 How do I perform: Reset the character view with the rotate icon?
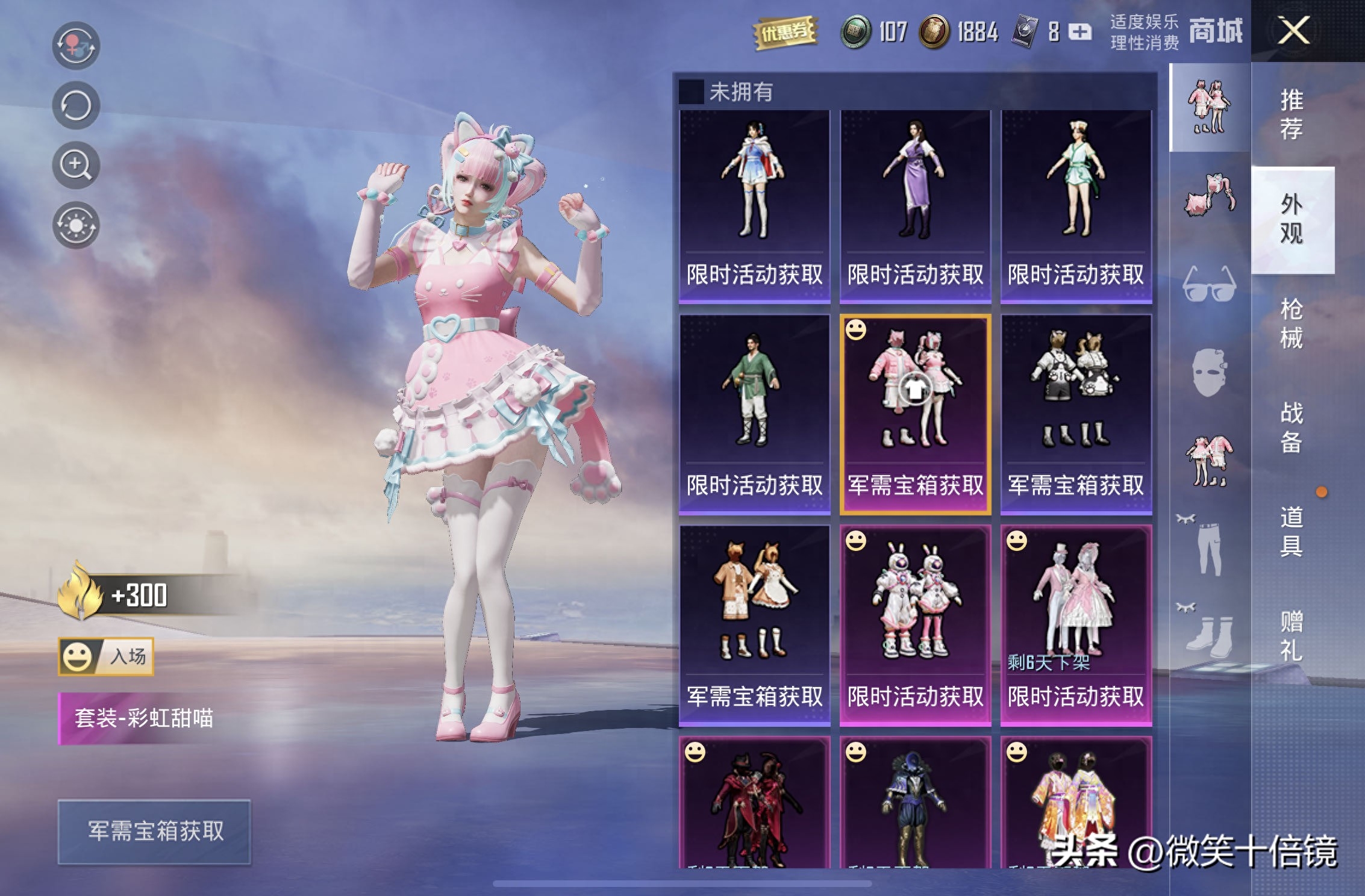coord(76,106)
